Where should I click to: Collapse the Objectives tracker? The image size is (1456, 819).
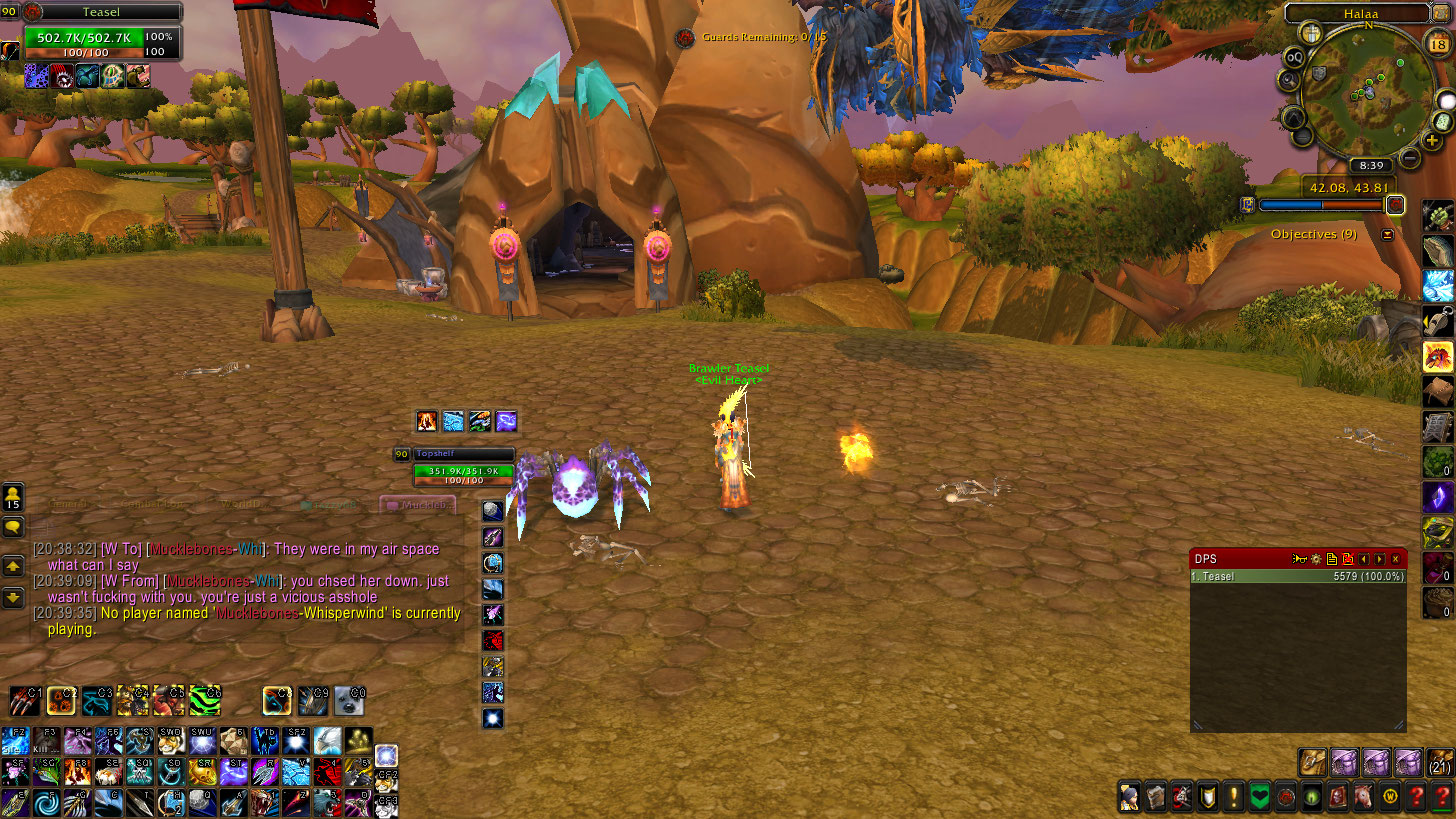coord(1387,235)
